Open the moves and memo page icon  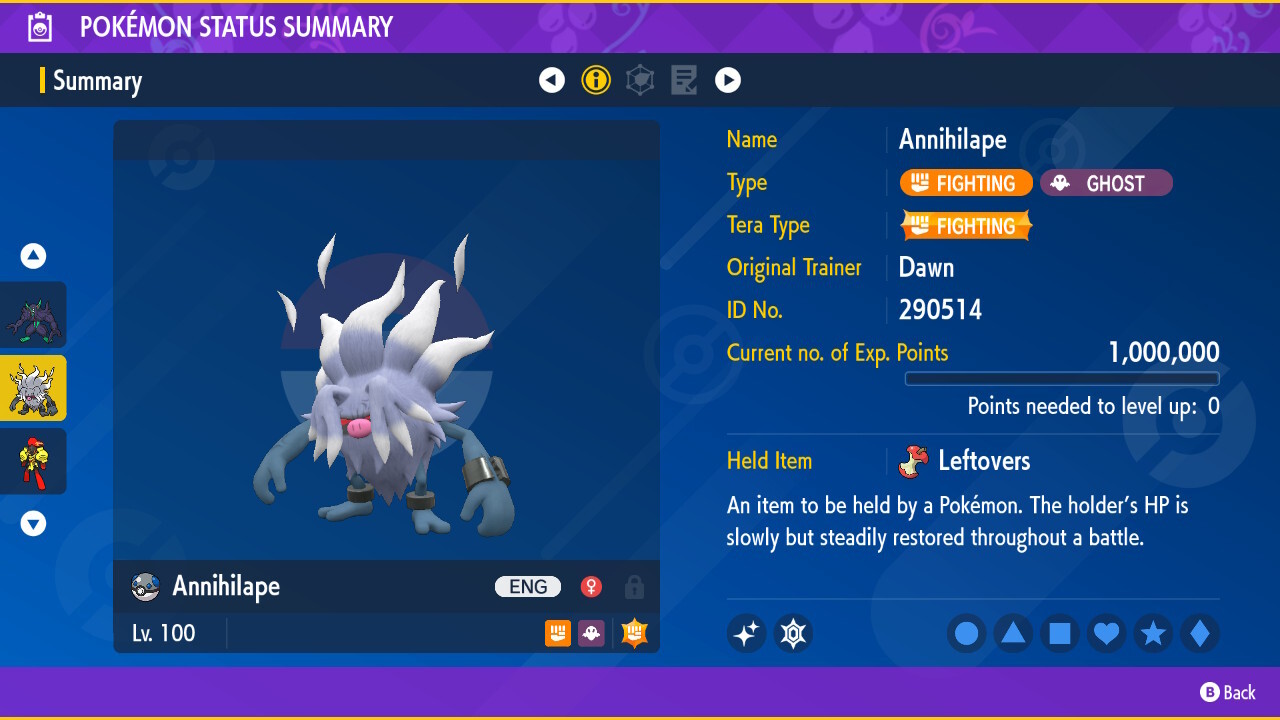(684, 80)
